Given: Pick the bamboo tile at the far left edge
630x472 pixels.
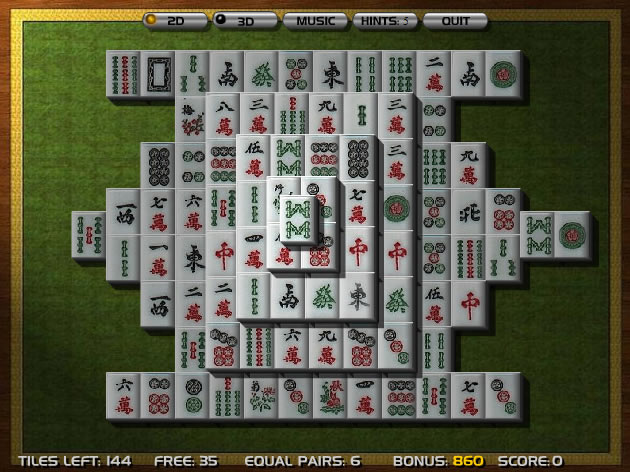Looking at the screenshot, I should (90, 234).
